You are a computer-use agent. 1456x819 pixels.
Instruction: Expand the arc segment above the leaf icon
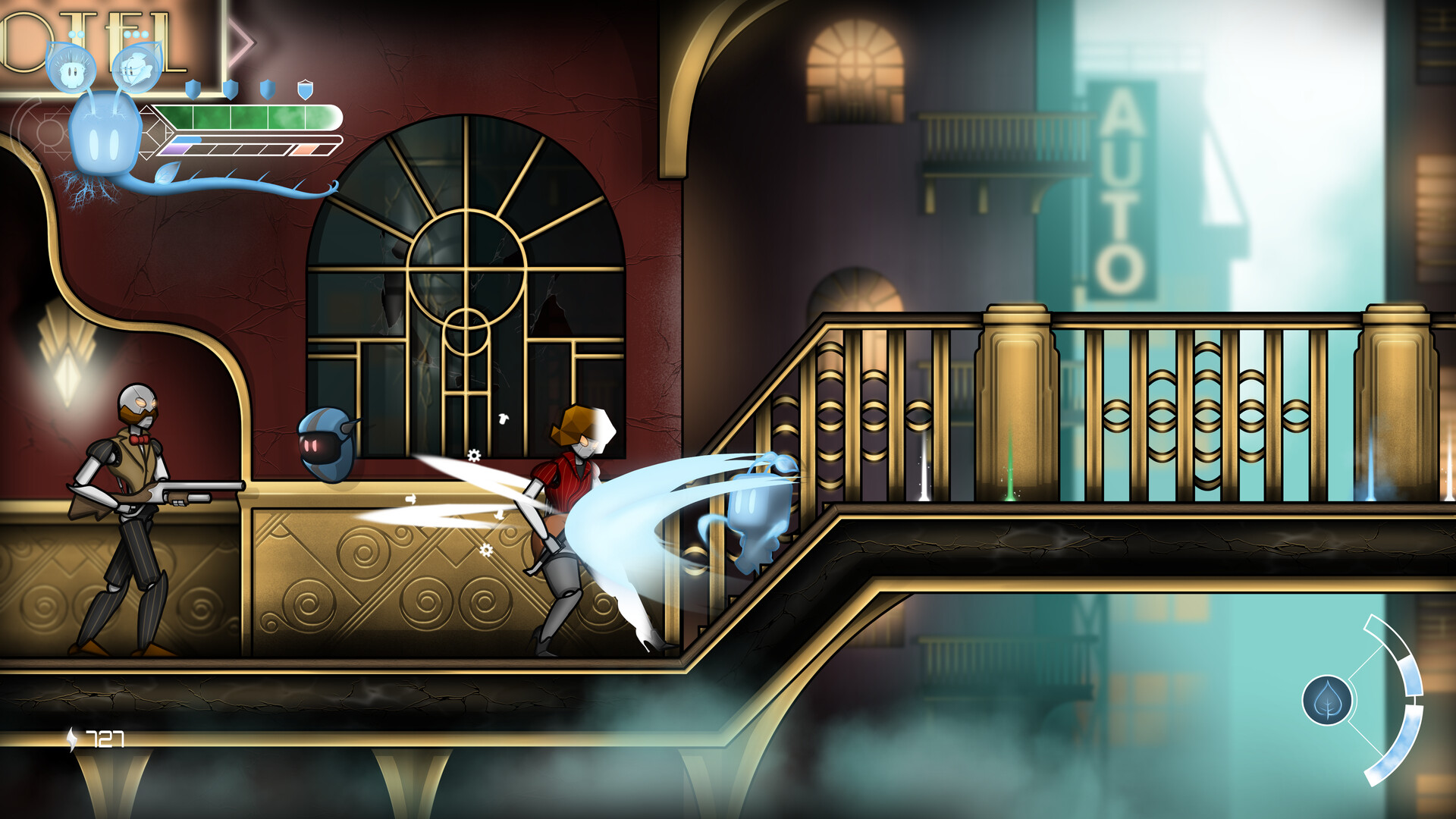pyautogui.click(x=1385, y=633)
